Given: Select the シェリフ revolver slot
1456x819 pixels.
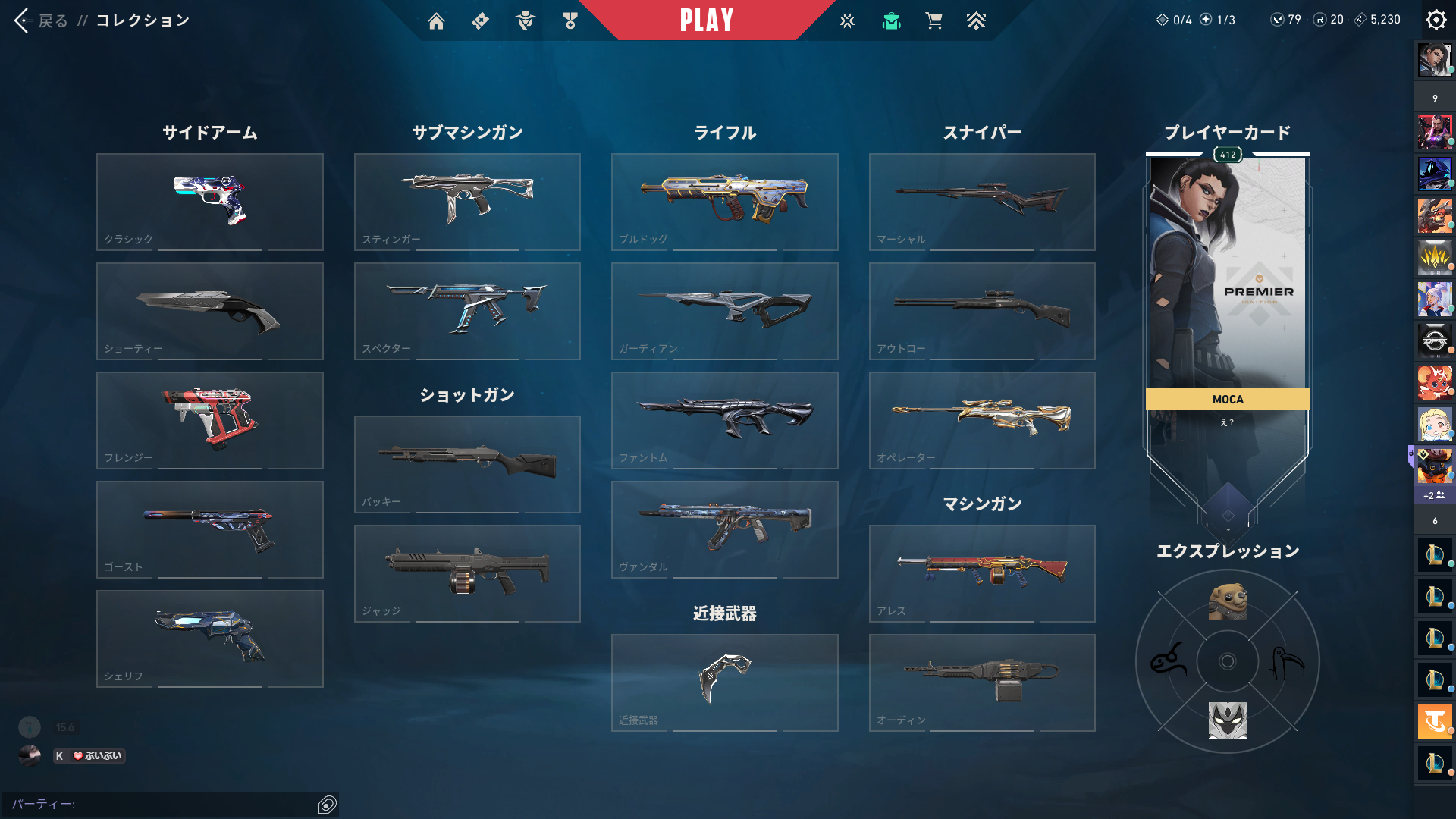Looking at the screenshot, I should tap(210, 639).
